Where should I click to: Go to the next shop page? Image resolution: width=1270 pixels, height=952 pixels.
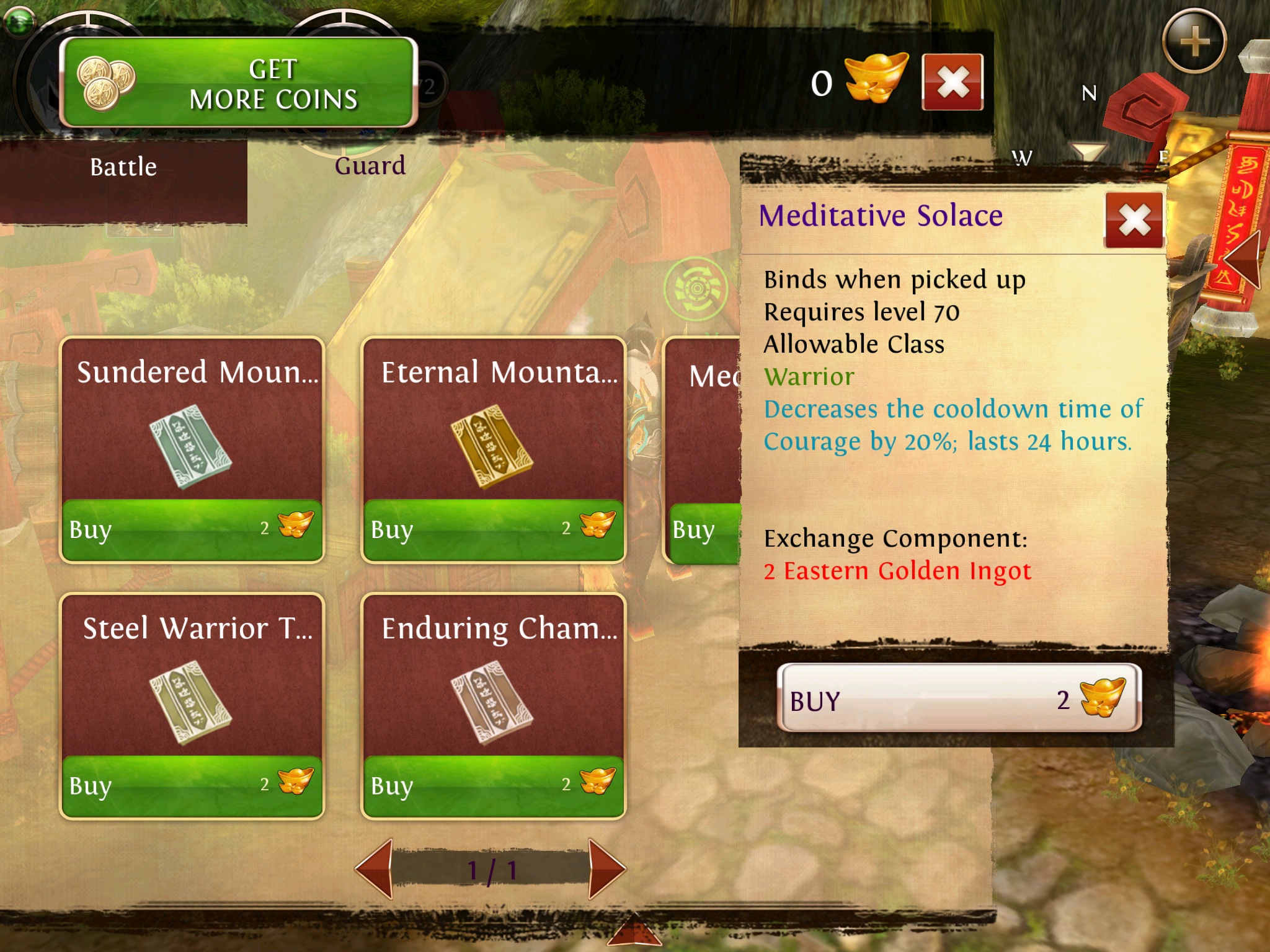coord(605,869)
